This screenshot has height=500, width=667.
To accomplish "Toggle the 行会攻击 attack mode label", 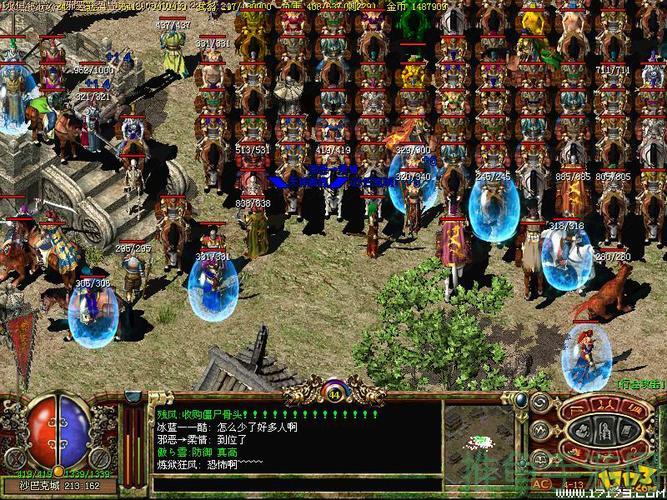I will coord(638,383).
